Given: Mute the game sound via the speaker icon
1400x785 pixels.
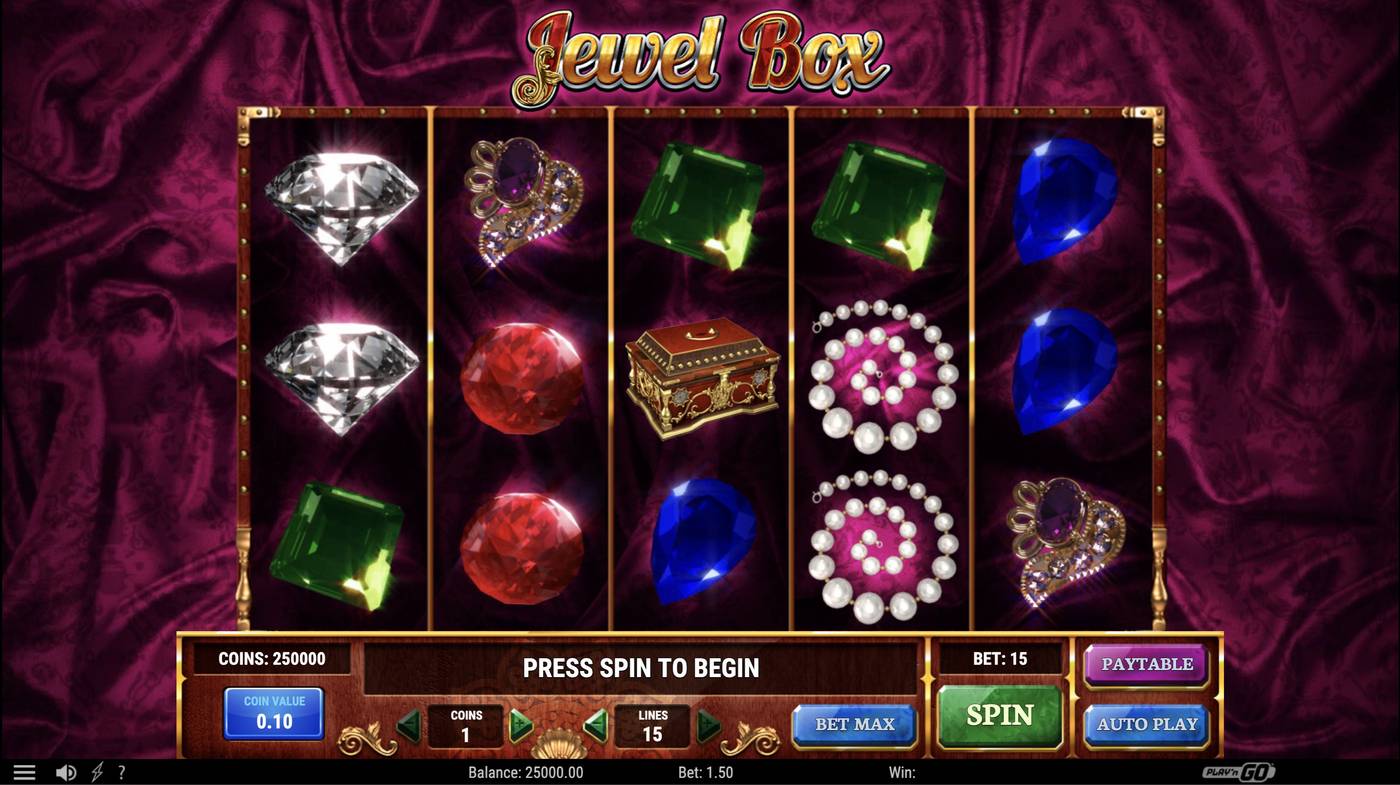Looking at the screenshot, I should [x=66, y=770].
